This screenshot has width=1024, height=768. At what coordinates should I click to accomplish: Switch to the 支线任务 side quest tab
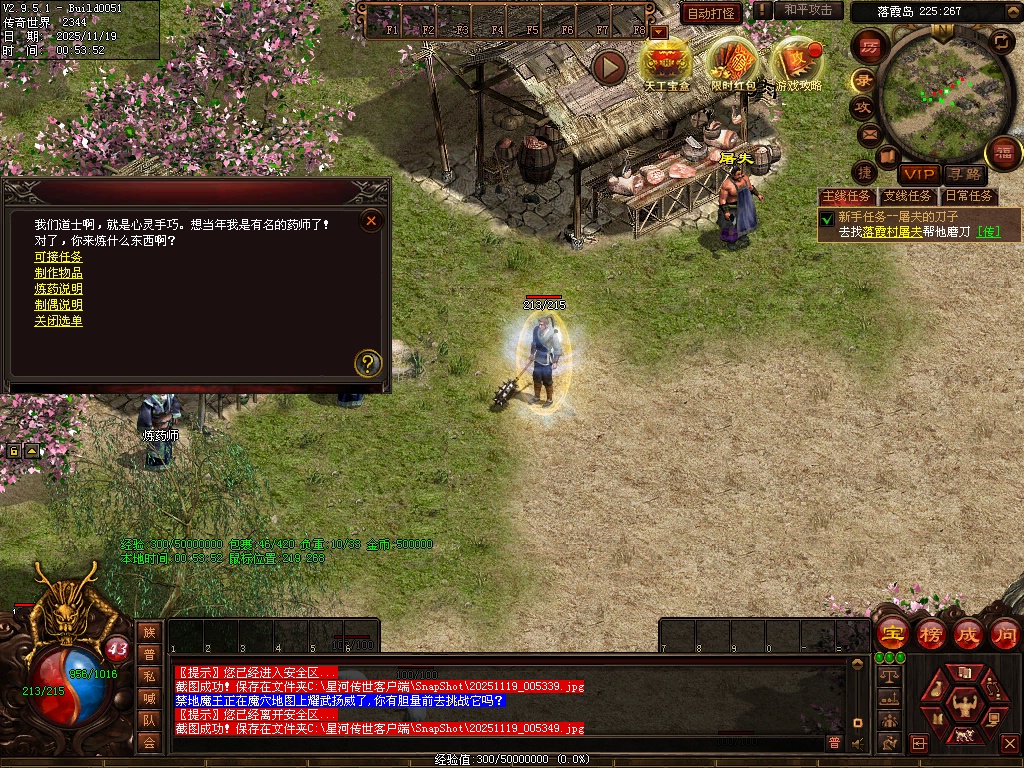(907, 196)
